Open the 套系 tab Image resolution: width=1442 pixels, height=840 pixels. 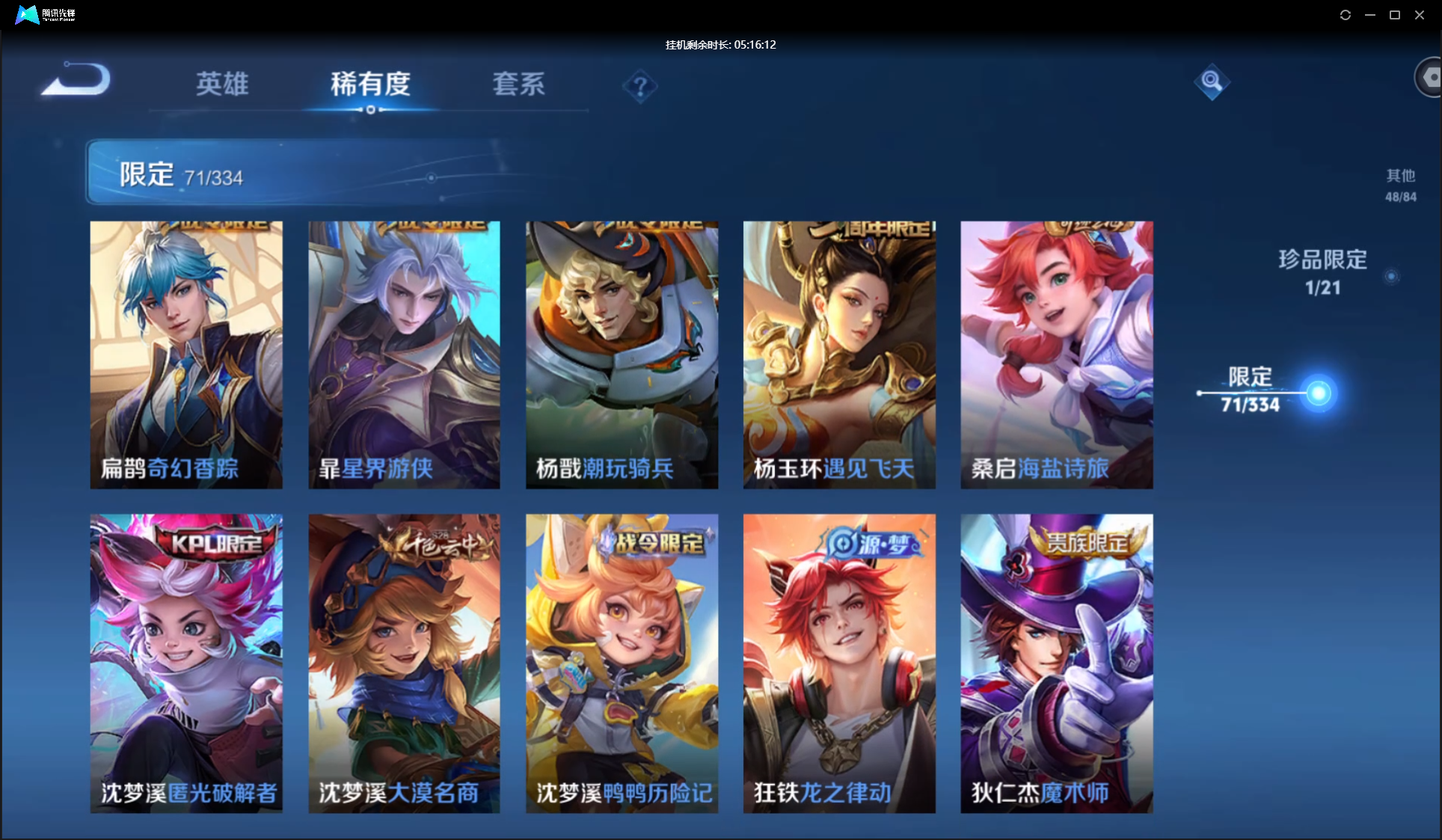(518, 84)
